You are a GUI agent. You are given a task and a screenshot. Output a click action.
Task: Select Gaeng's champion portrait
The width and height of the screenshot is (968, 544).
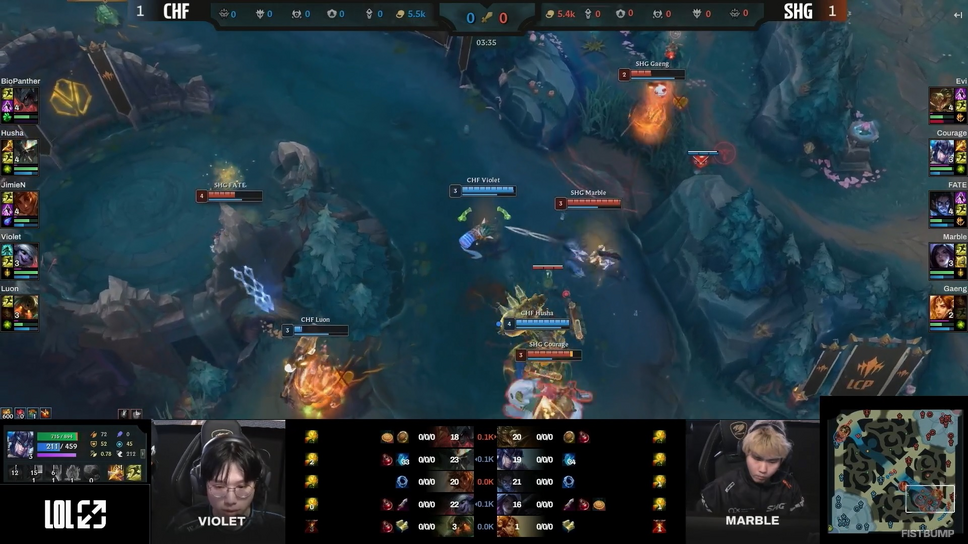coord(941,308)
